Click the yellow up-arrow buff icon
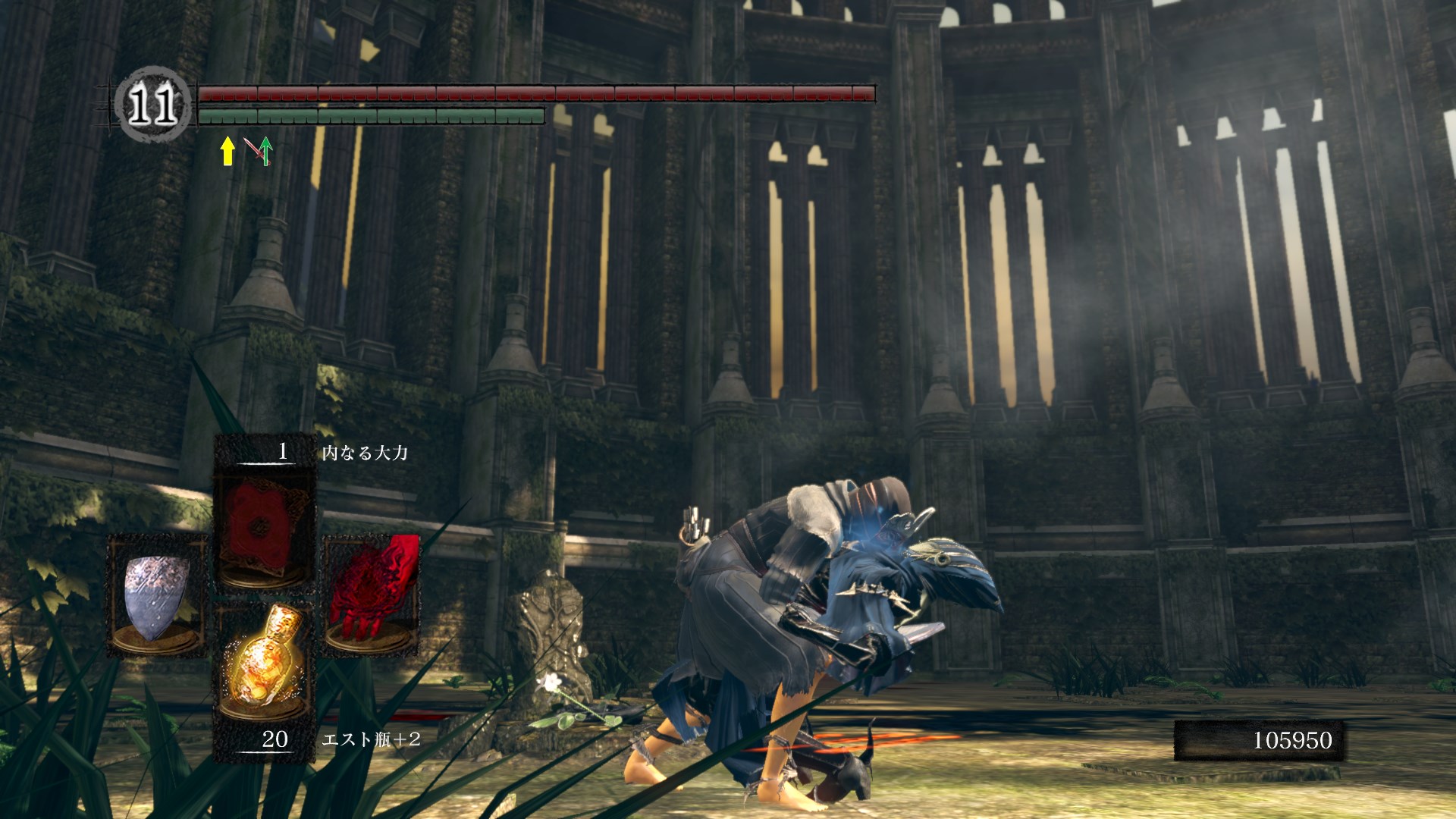The image size is (1456, 819). coord(227,151)
